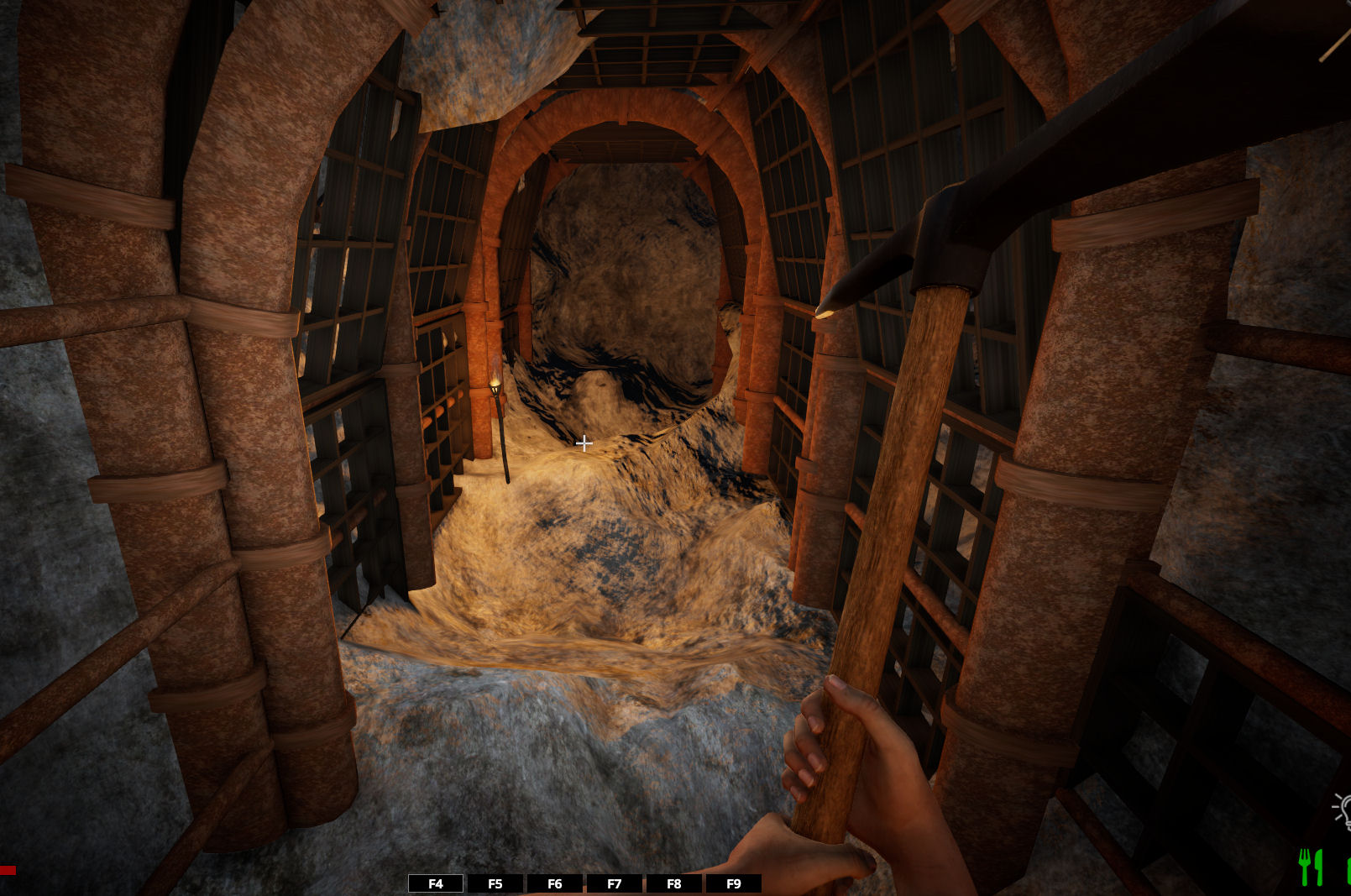Image resolution: width=1351 pixels, height=896 pixels.
Task: Switch to the F7 hotbar slot
Action: point(614,883)
